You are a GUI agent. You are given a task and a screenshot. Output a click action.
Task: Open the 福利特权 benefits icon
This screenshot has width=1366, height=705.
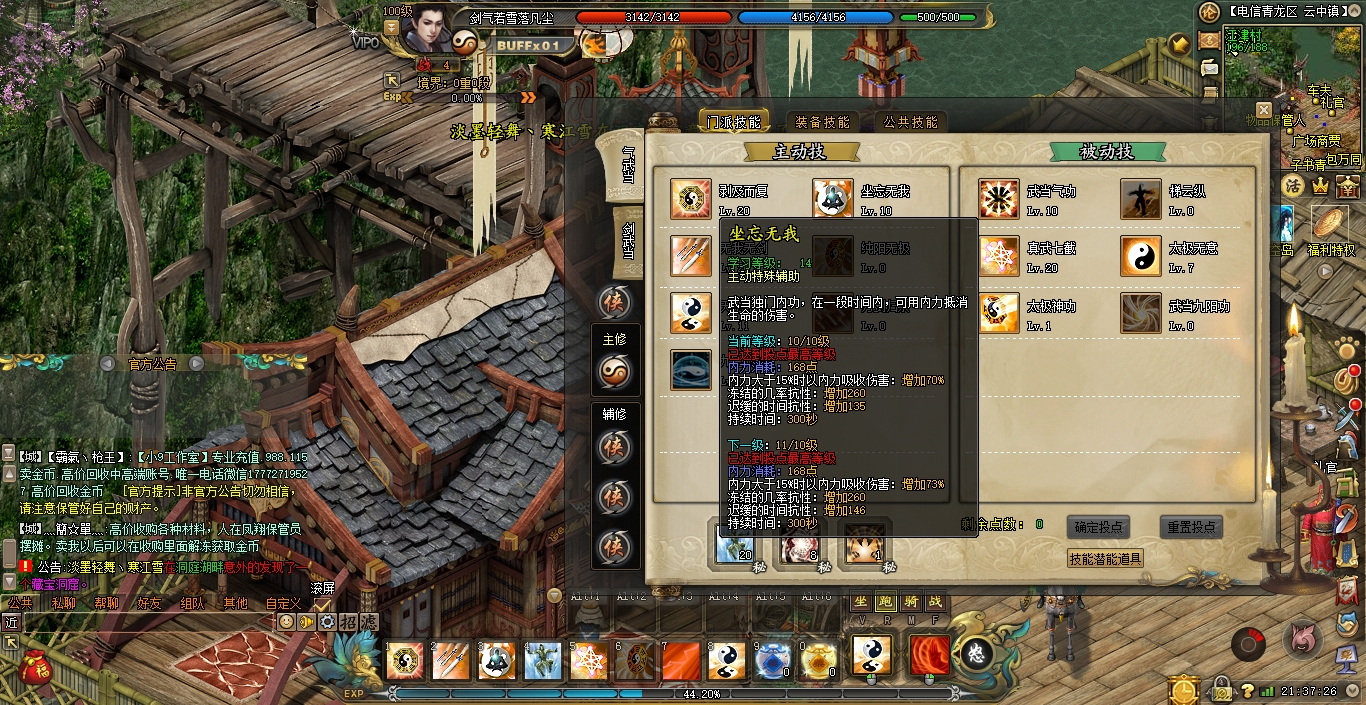click(1330, 225)
